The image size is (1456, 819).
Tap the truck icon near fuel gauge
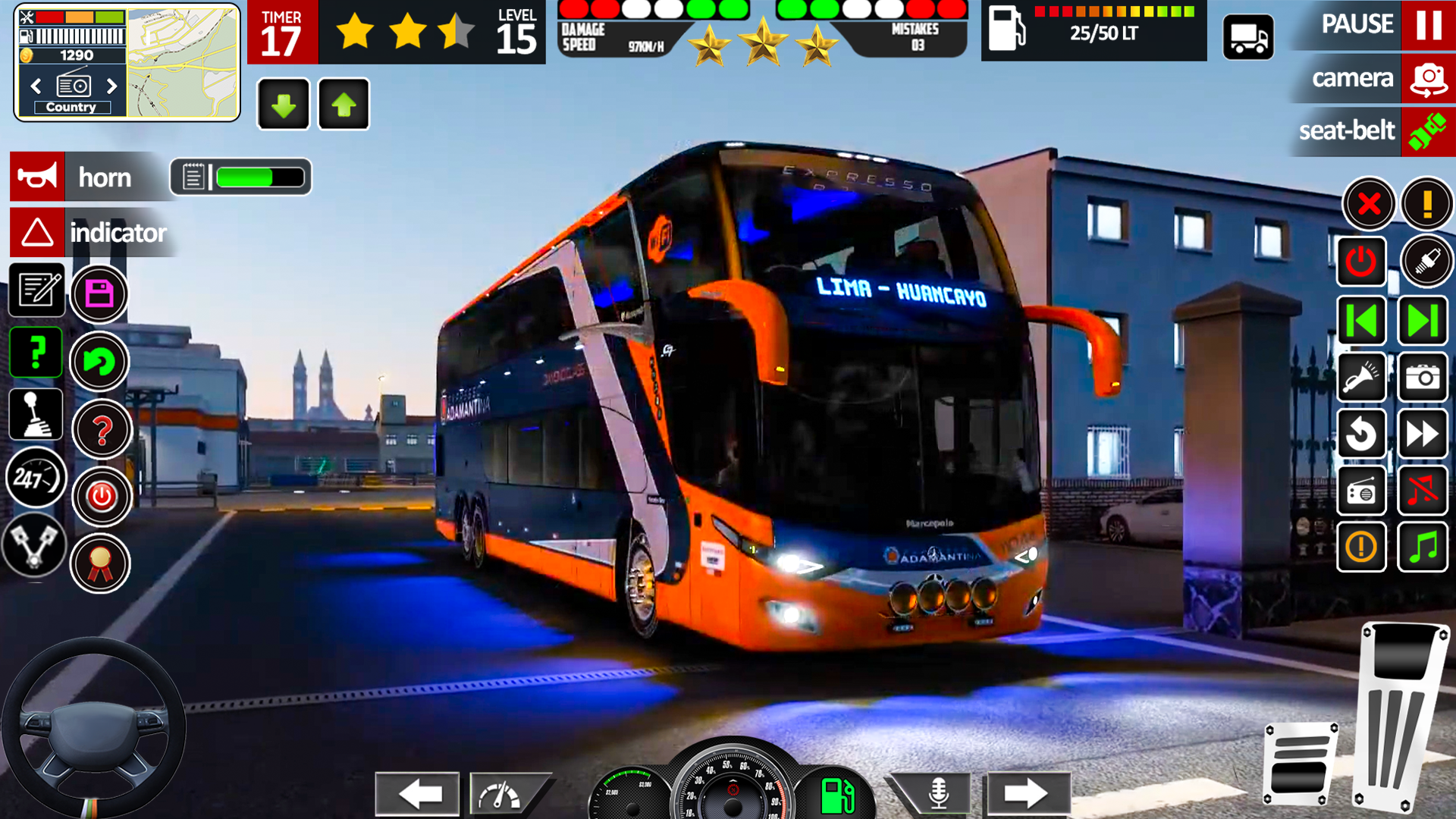click(x=1248, y=37)
